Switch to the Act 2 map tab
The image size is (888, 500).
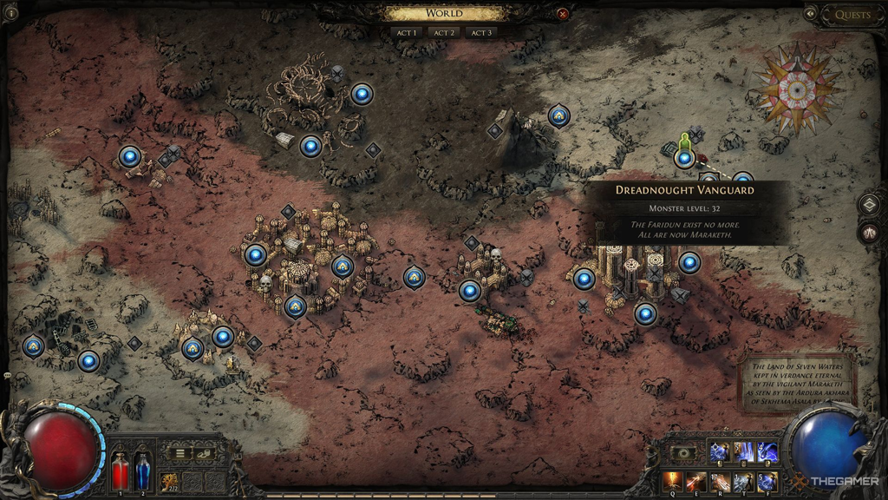443,32
